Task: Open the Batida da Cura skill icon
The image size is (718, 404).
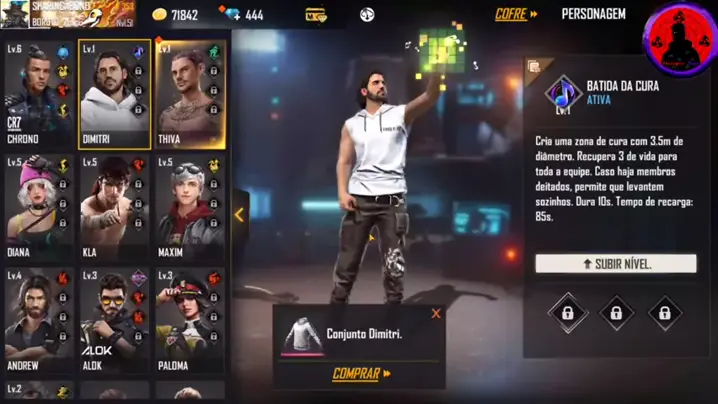Action: tap(563, 94)
